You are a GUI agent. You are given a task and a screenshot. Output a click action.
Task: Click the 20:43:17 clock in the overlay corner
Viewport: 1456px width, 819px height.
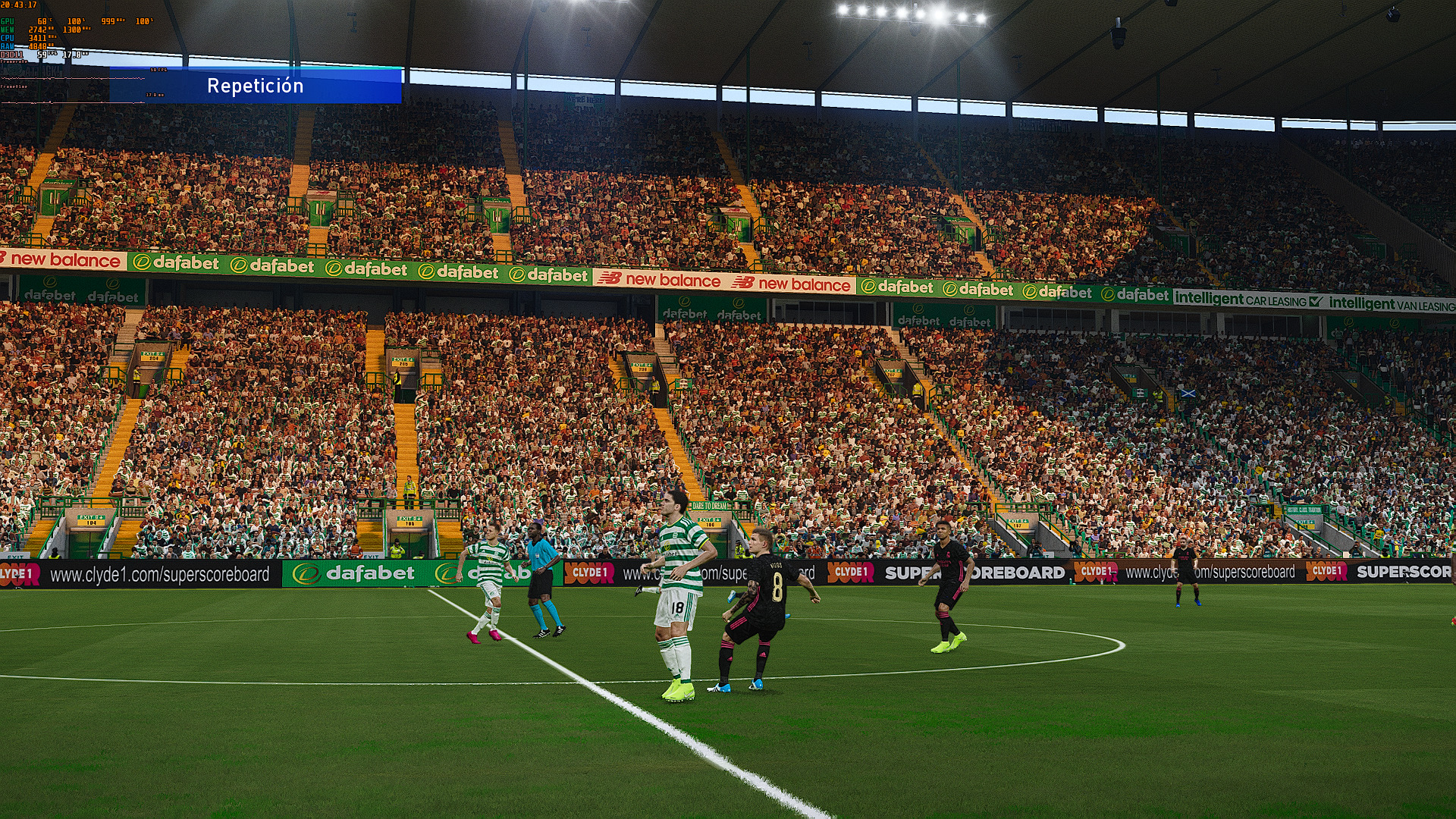tap(19, 5)
